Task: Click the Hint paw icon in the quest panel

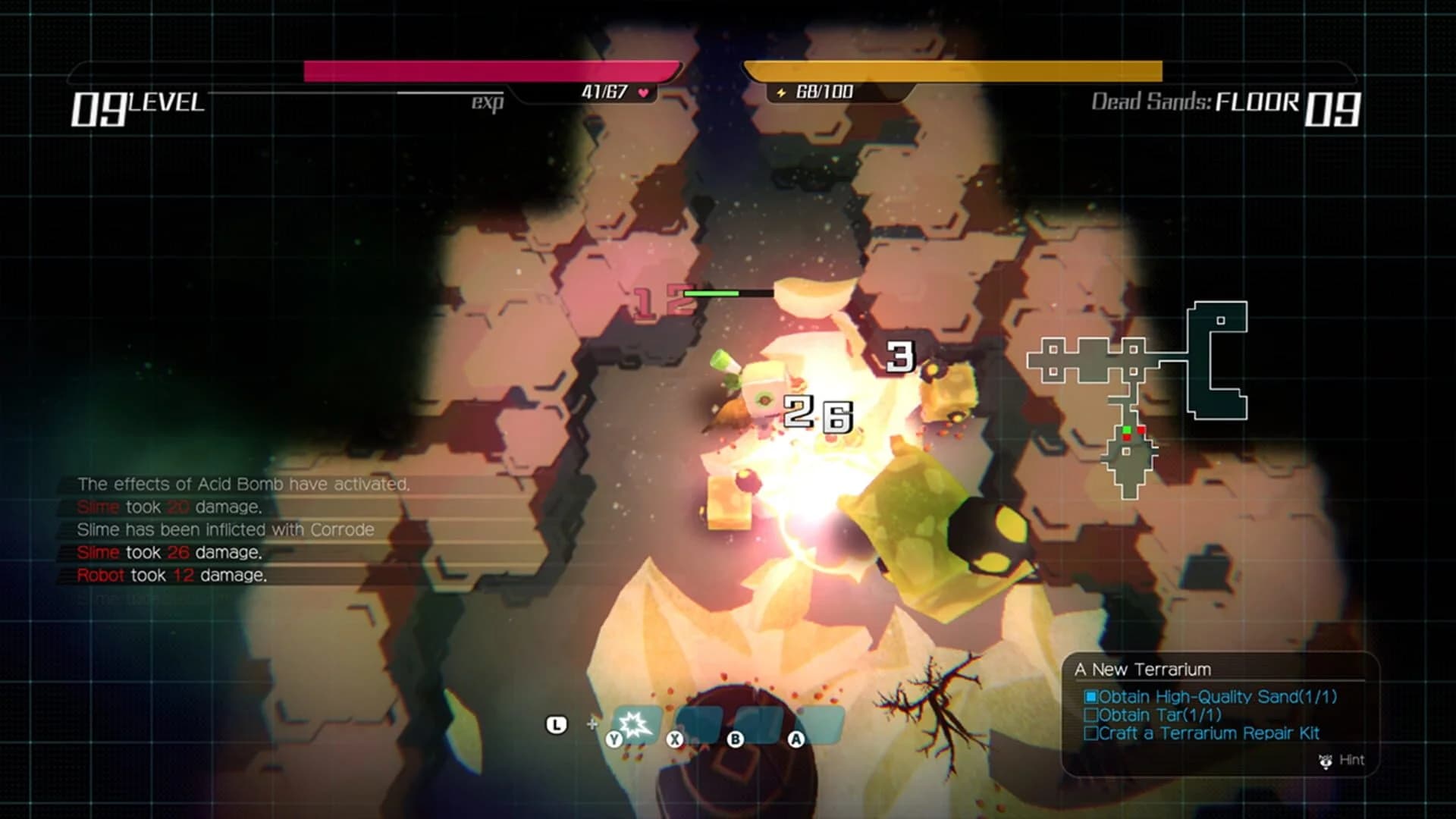Action: [x=1326, y=761]
